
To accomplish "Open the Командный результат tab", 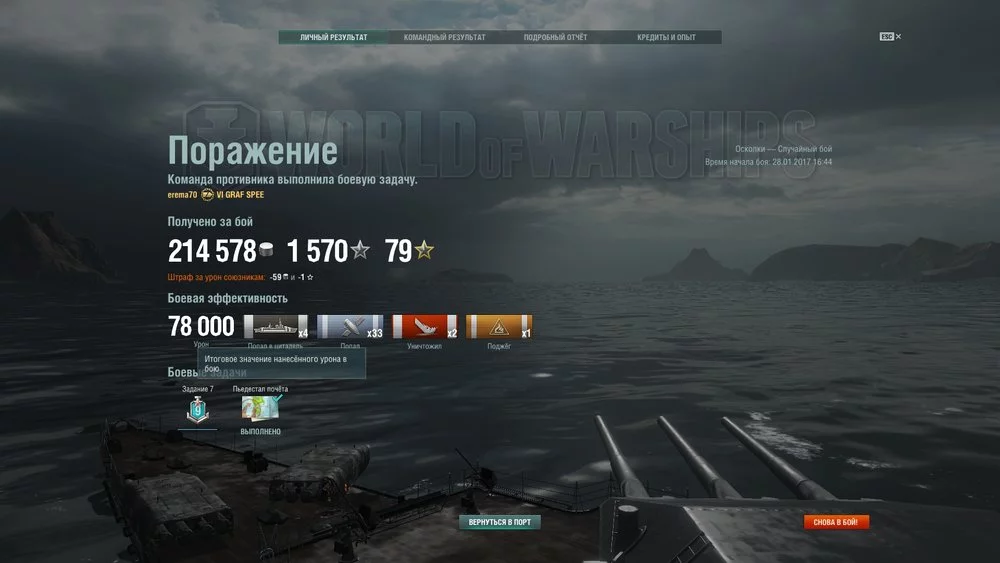I will 444,38.
